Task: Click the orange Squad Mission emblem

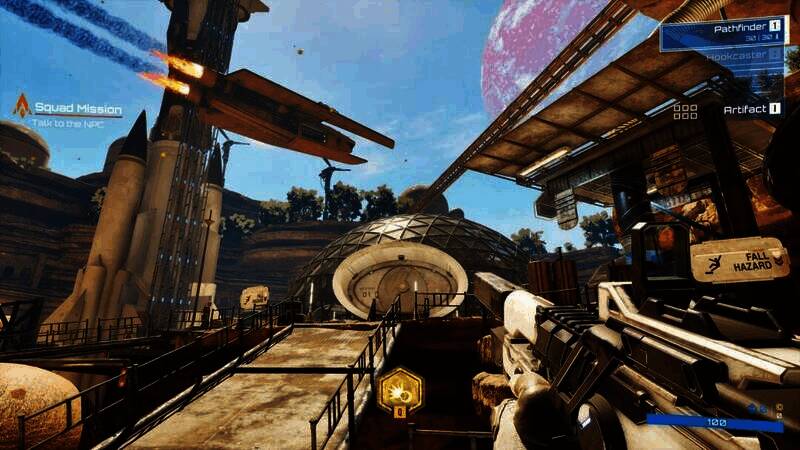Action: [x=21, y=106]
